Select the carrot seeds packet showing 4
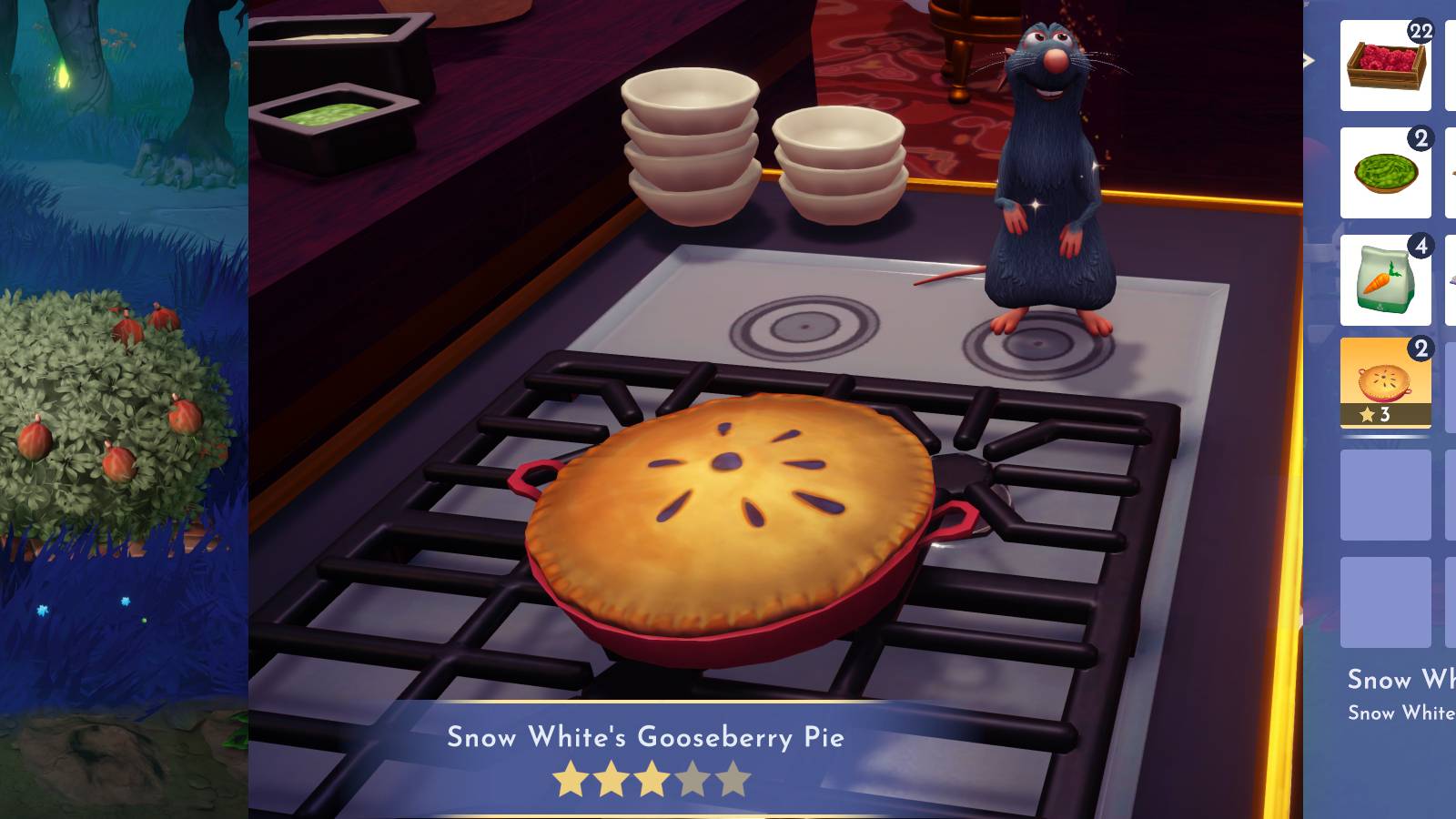Viewport: 1456px width, 819px height. 1385,278
